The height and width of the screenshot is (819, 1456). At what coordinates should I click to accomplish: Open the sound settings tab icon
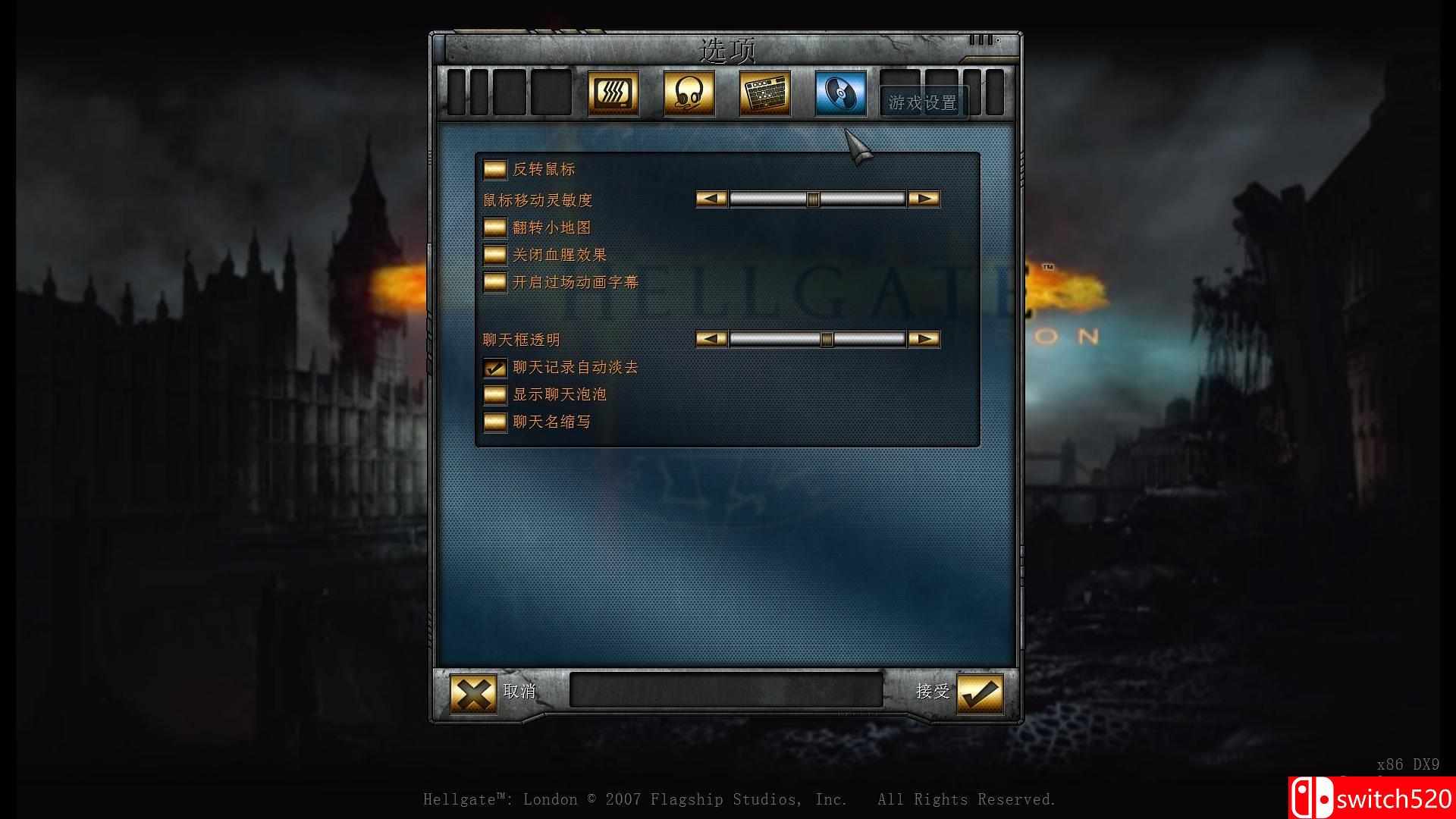(x=614, y=93)
